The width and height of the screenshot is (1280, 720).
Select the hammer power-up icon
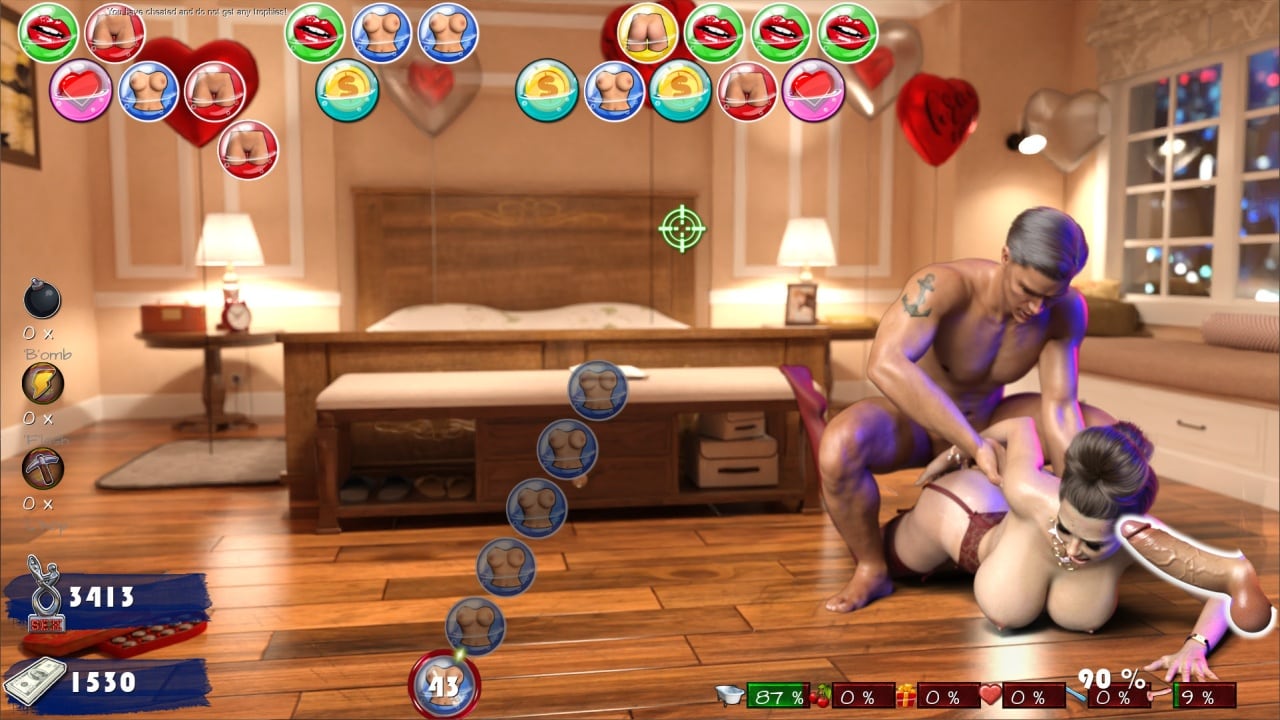(x=42, y=467)
